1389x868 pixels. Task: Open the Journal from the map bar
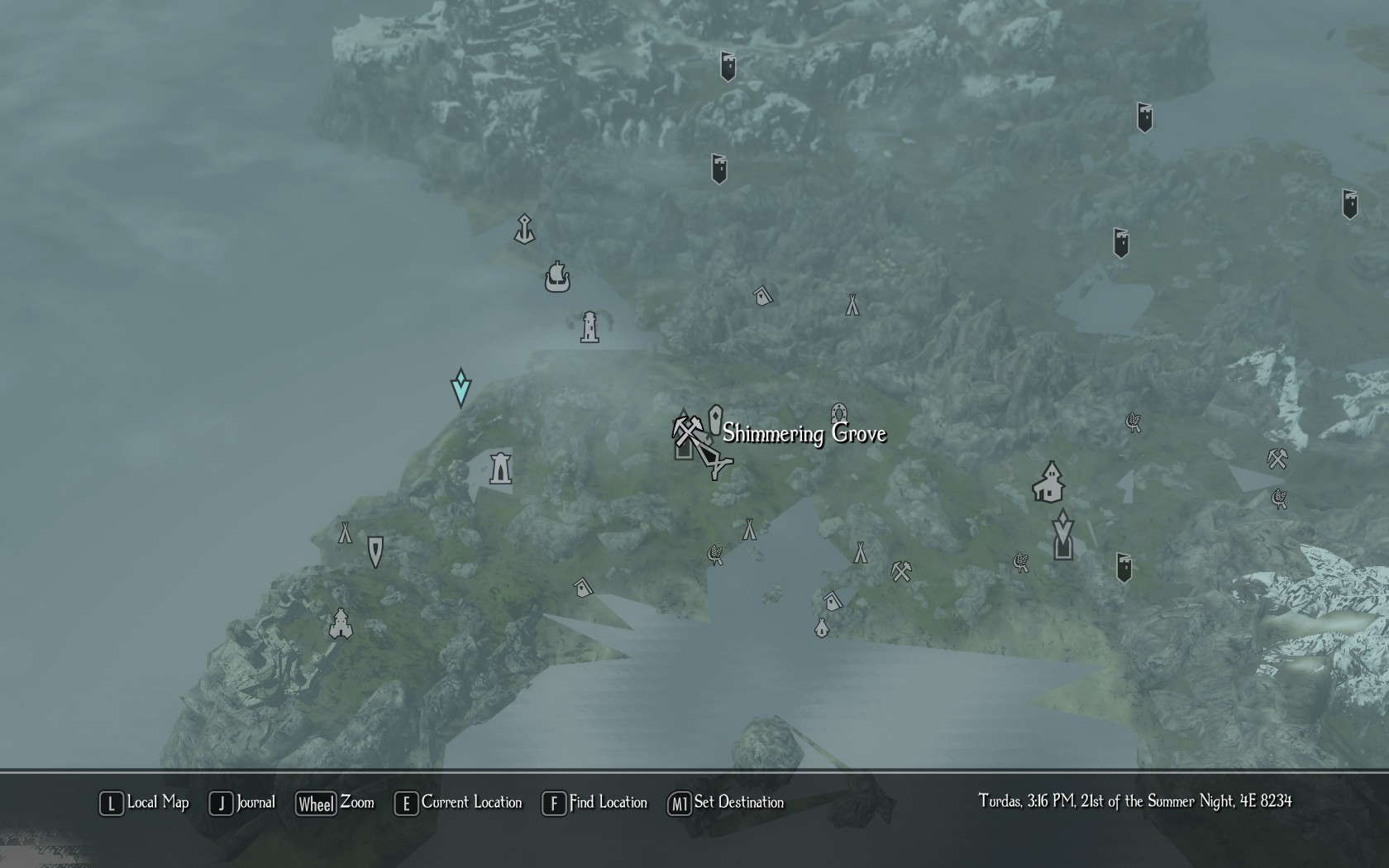click(x=242, y=803)
